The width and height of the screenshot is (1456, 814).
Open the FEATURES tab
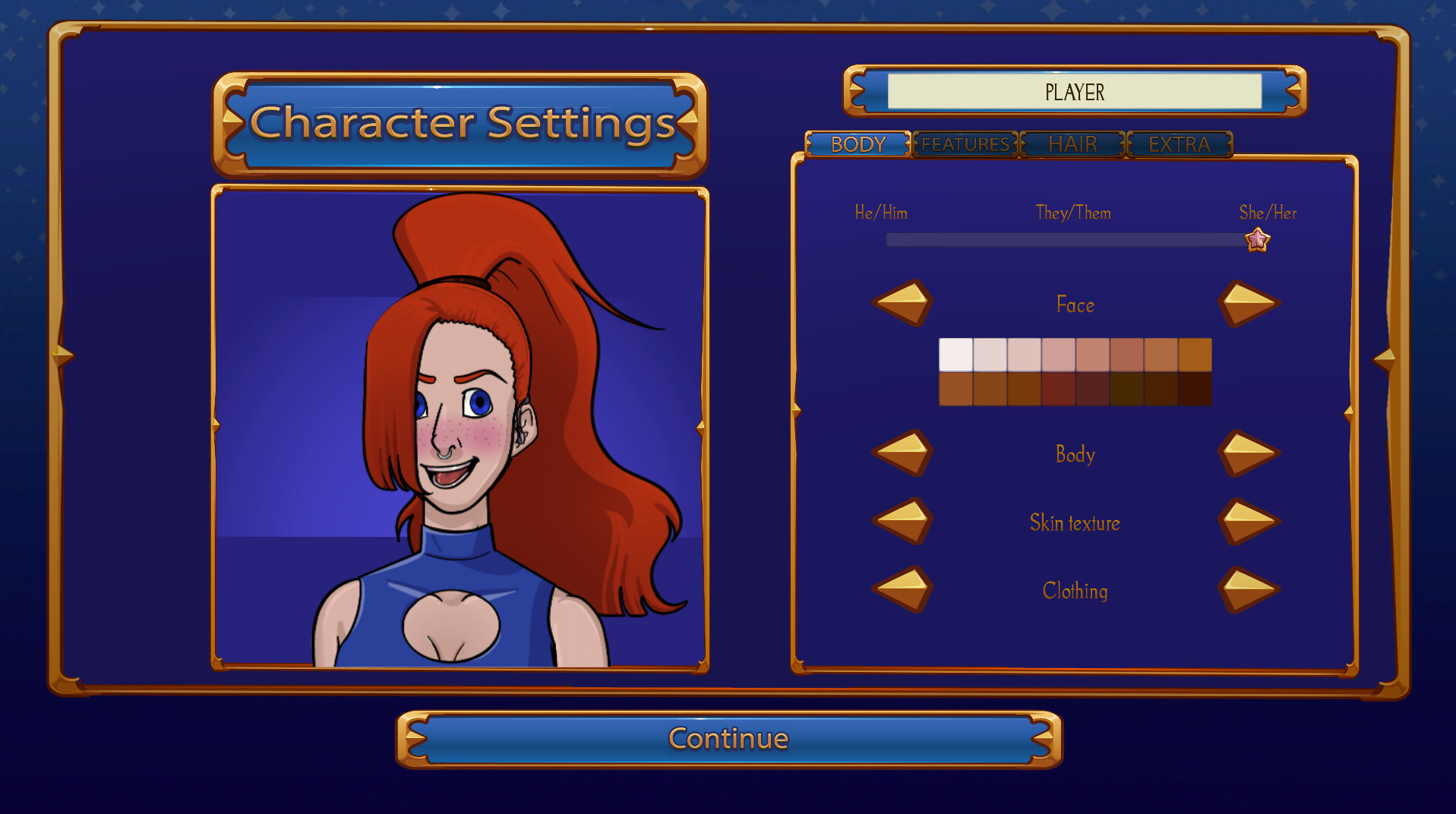pyautogui.click(x=965, y=144)
